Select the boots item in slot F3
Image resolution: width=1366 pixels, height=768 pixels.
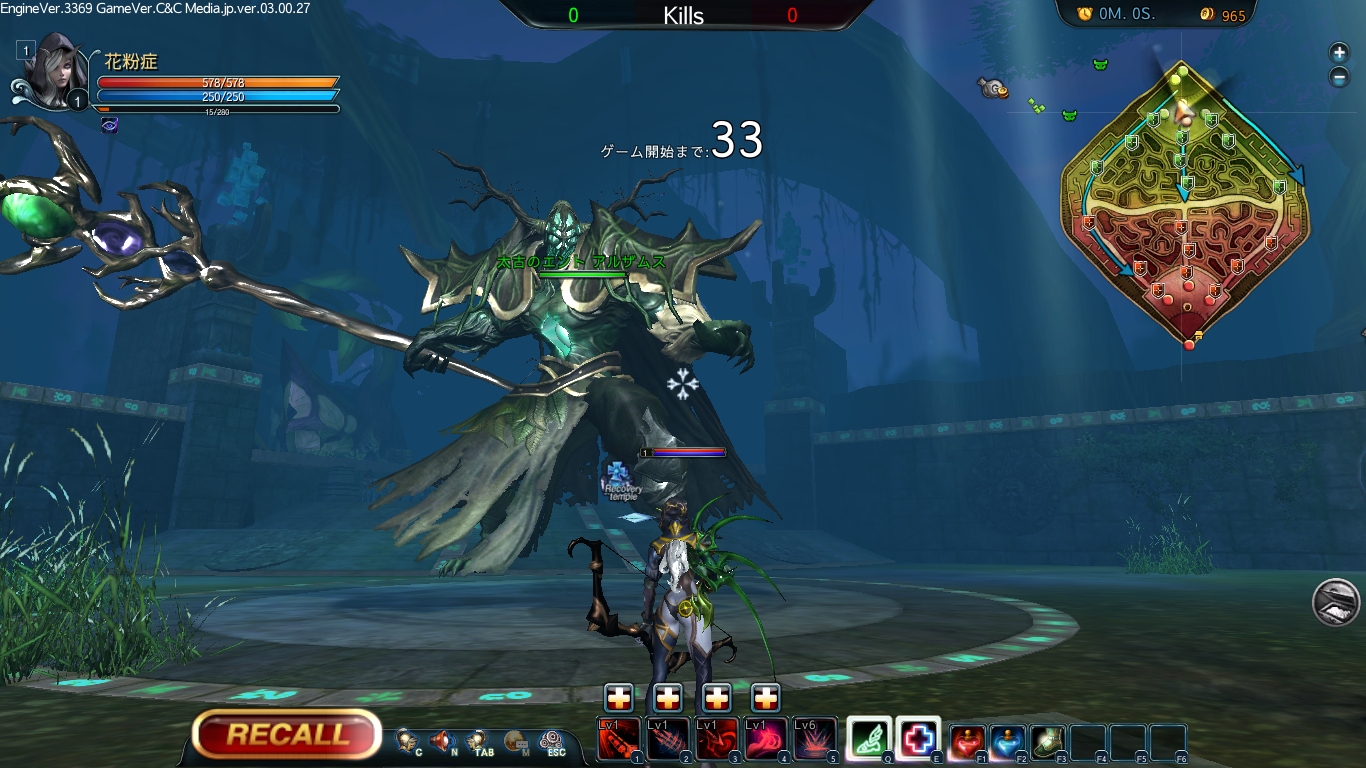pos(1047,742)
